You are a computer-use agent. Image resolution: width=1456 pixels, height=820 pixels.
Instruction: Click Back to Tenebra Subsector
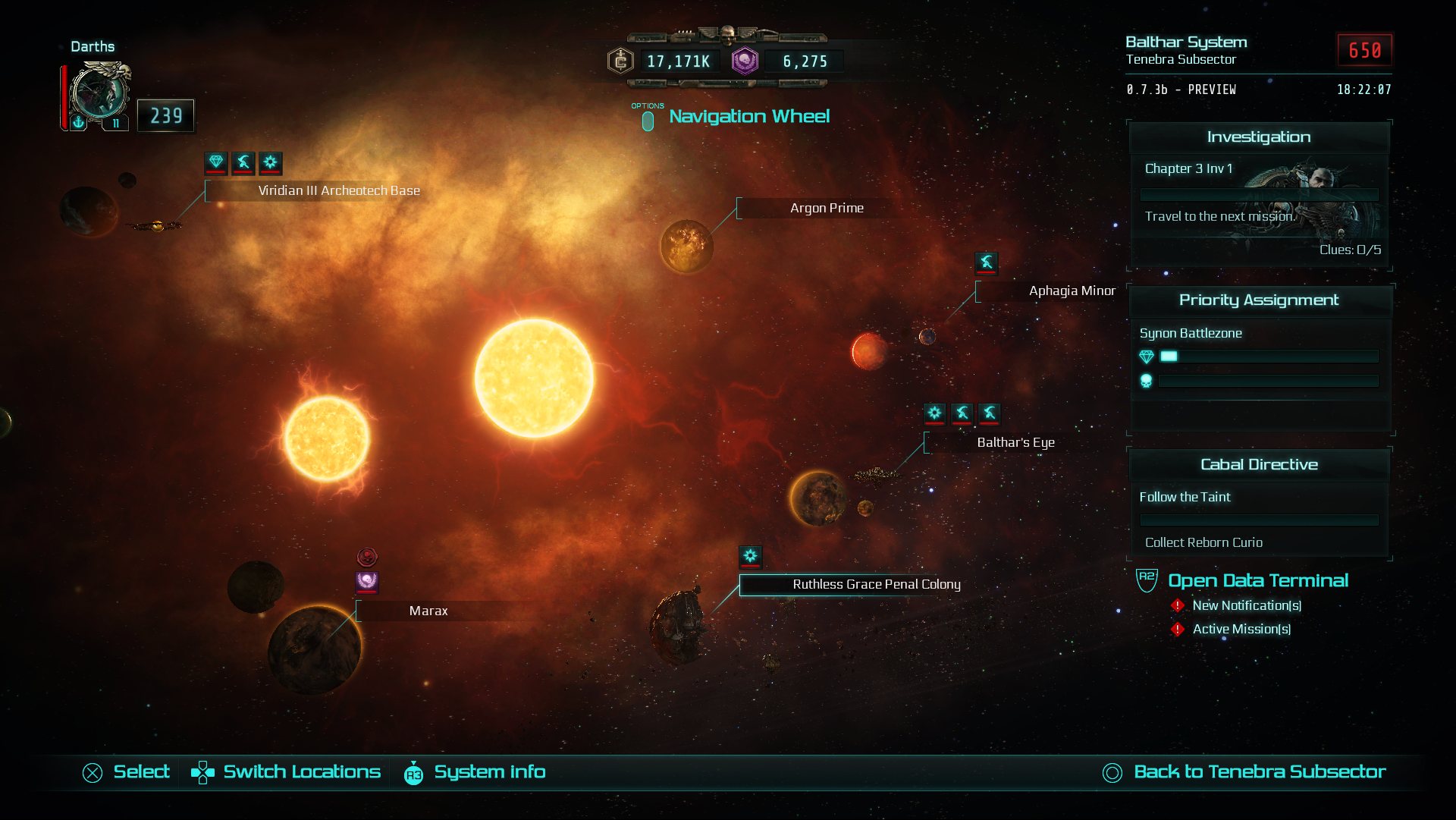[1260, 771]
